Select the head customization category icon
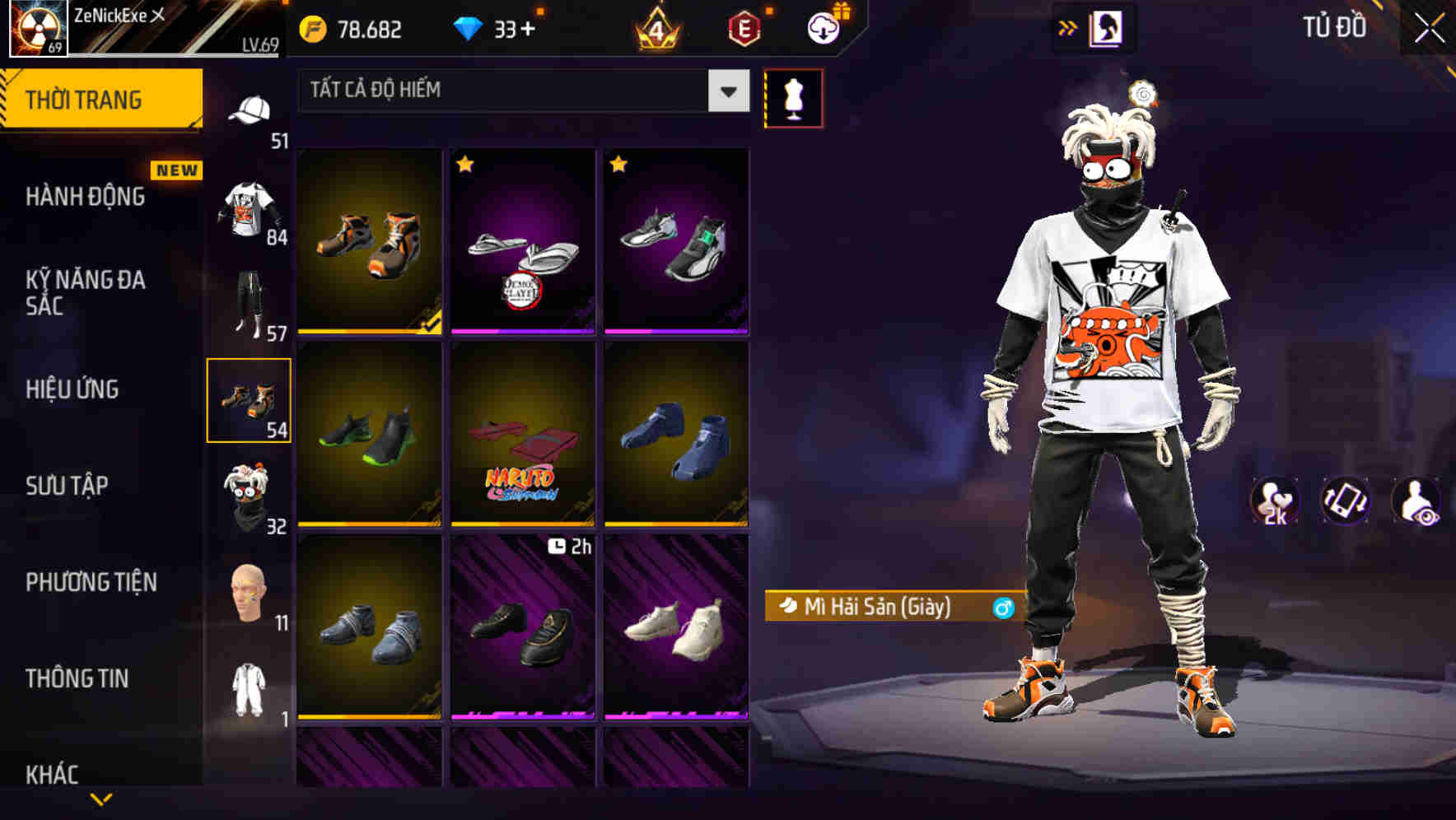The height and width of the screenshot is (820, 1456). click(x=250, y=591)
